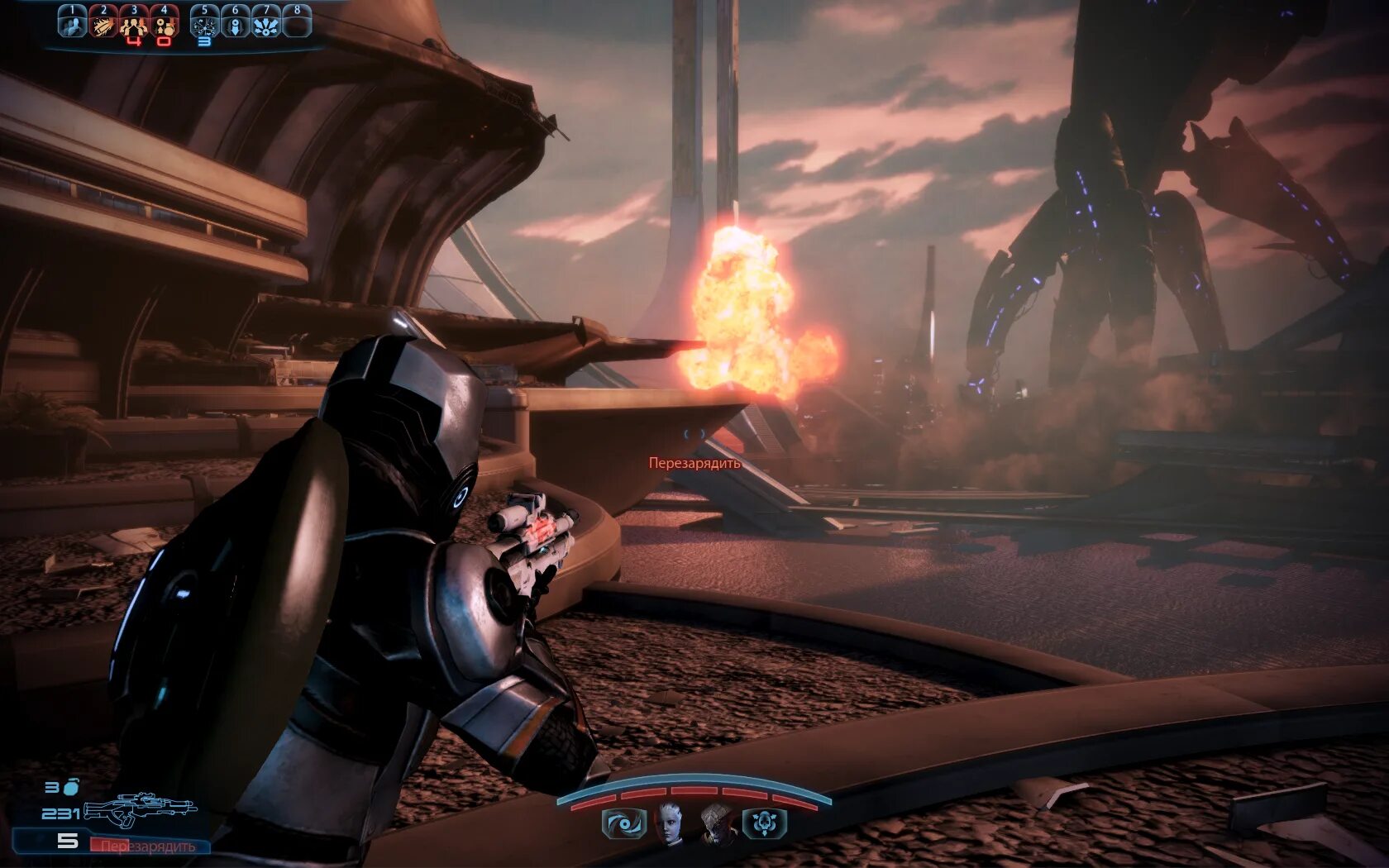Click the assault rifle weapon icon
Image resolution: width=1389 pixels, height=868 pixels.
pyautogui.click(x=141, y=809)
